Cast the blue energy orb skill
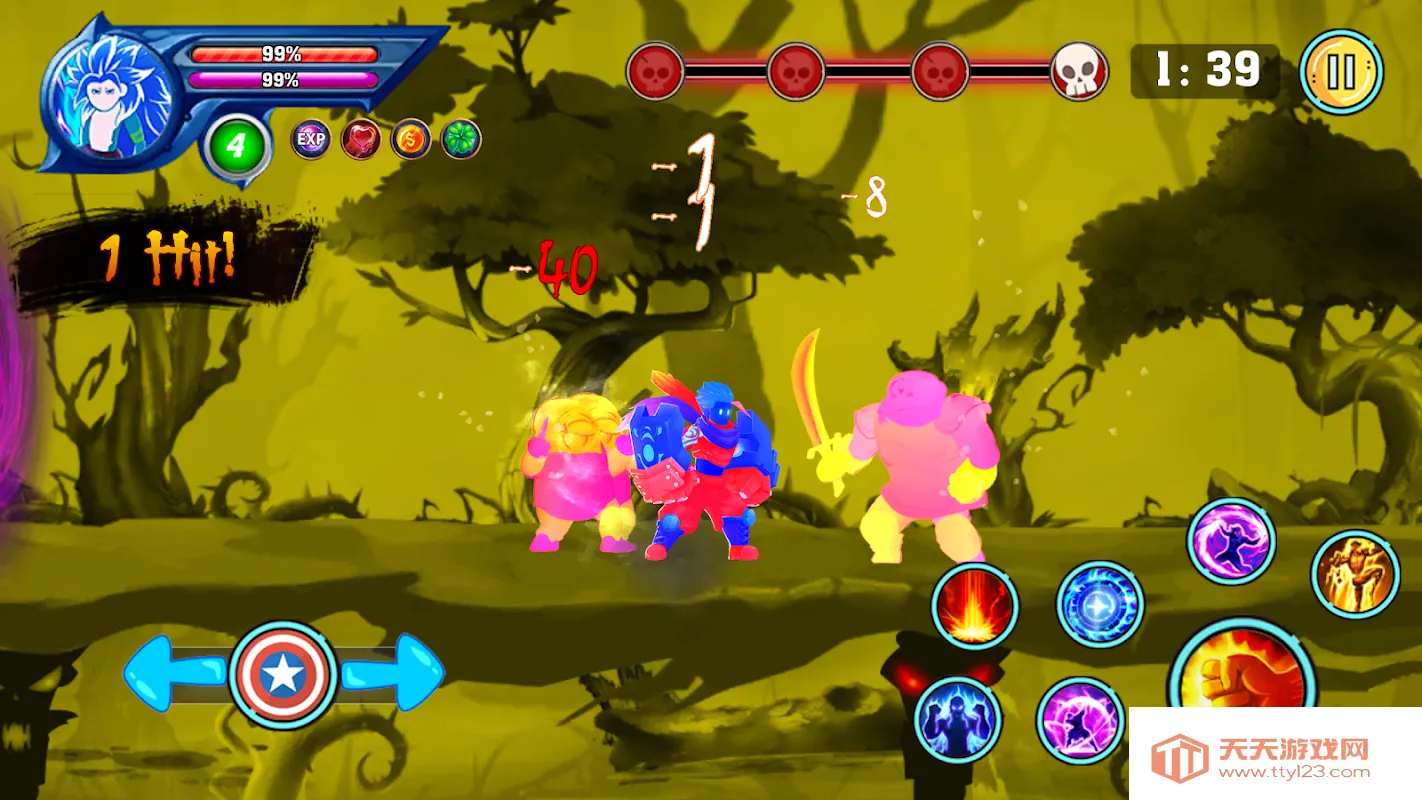Screen dimensions: 1422x800 tap(1100, 604)
